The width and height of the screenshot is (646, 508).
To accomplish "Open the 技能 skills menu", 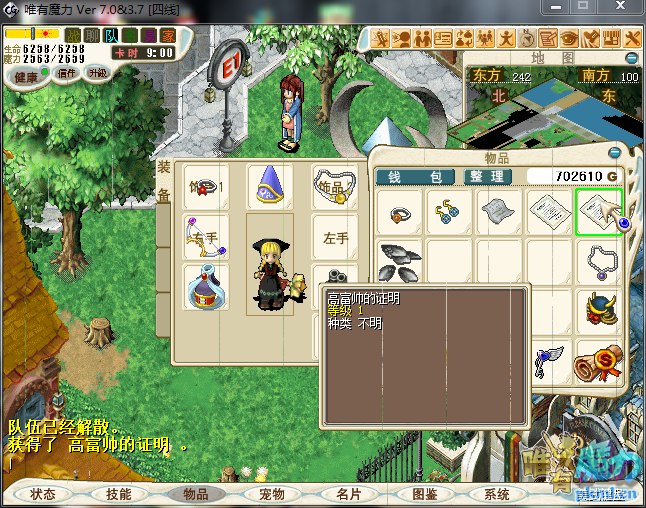I will click(x=119, y=494).
